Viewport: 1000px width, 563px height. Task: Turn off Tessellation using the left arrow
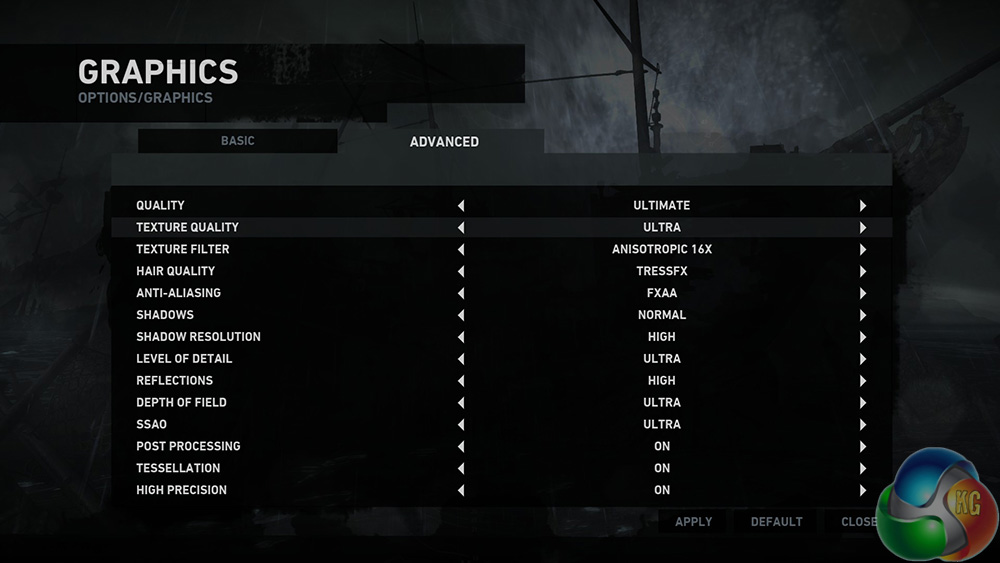click(461, 469)
